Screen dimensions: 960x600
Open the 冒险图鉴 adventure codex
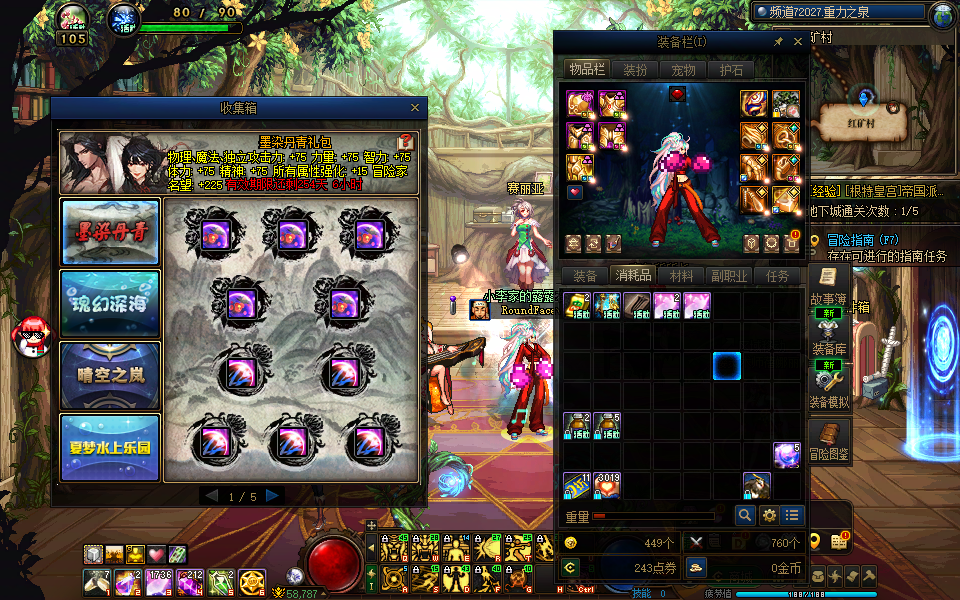coord(827,439)
